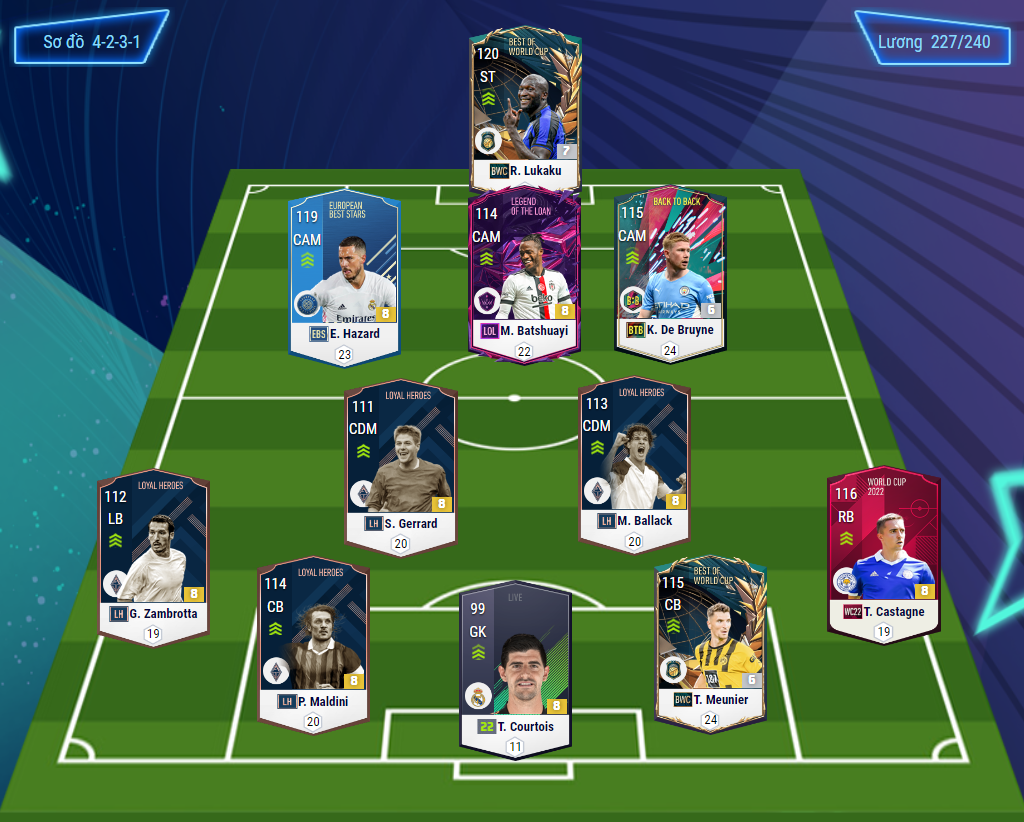Select the T. Castagne right back card

(883, 550)
